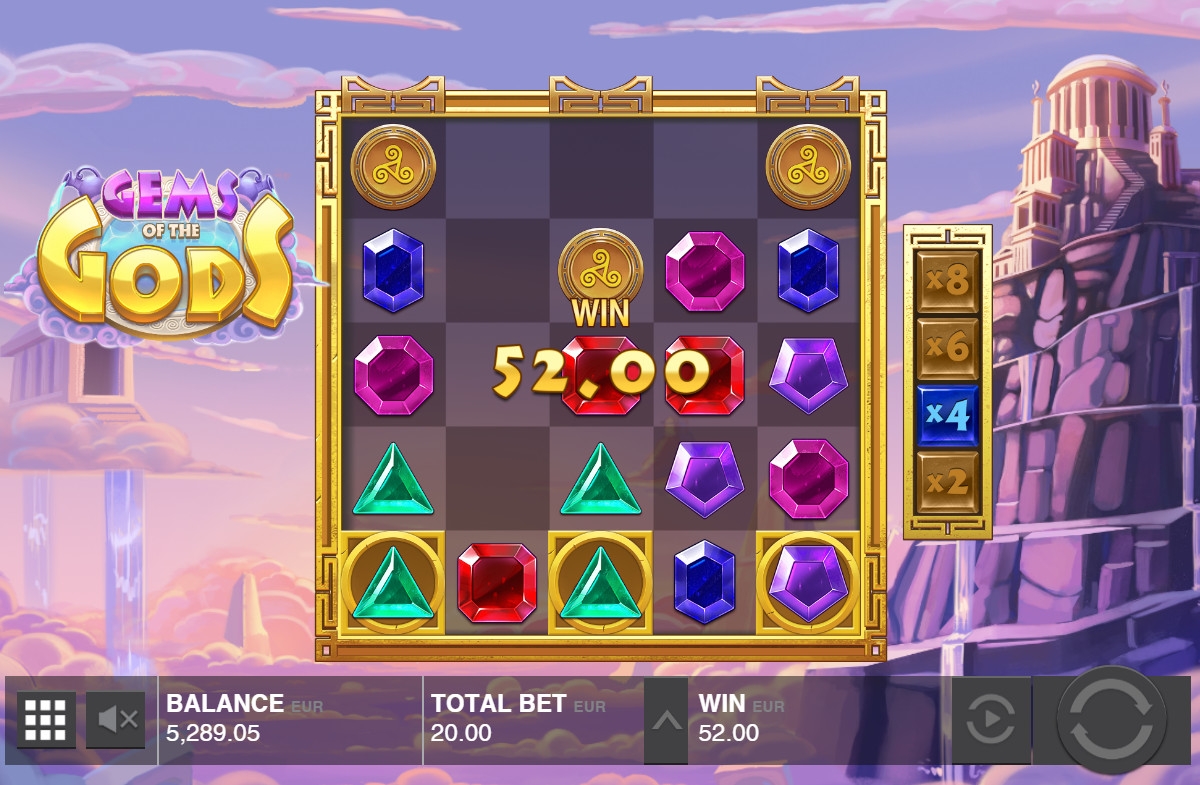1200x785 pixels.
Task: Open the grid menu button
Action: coord(46,719)
